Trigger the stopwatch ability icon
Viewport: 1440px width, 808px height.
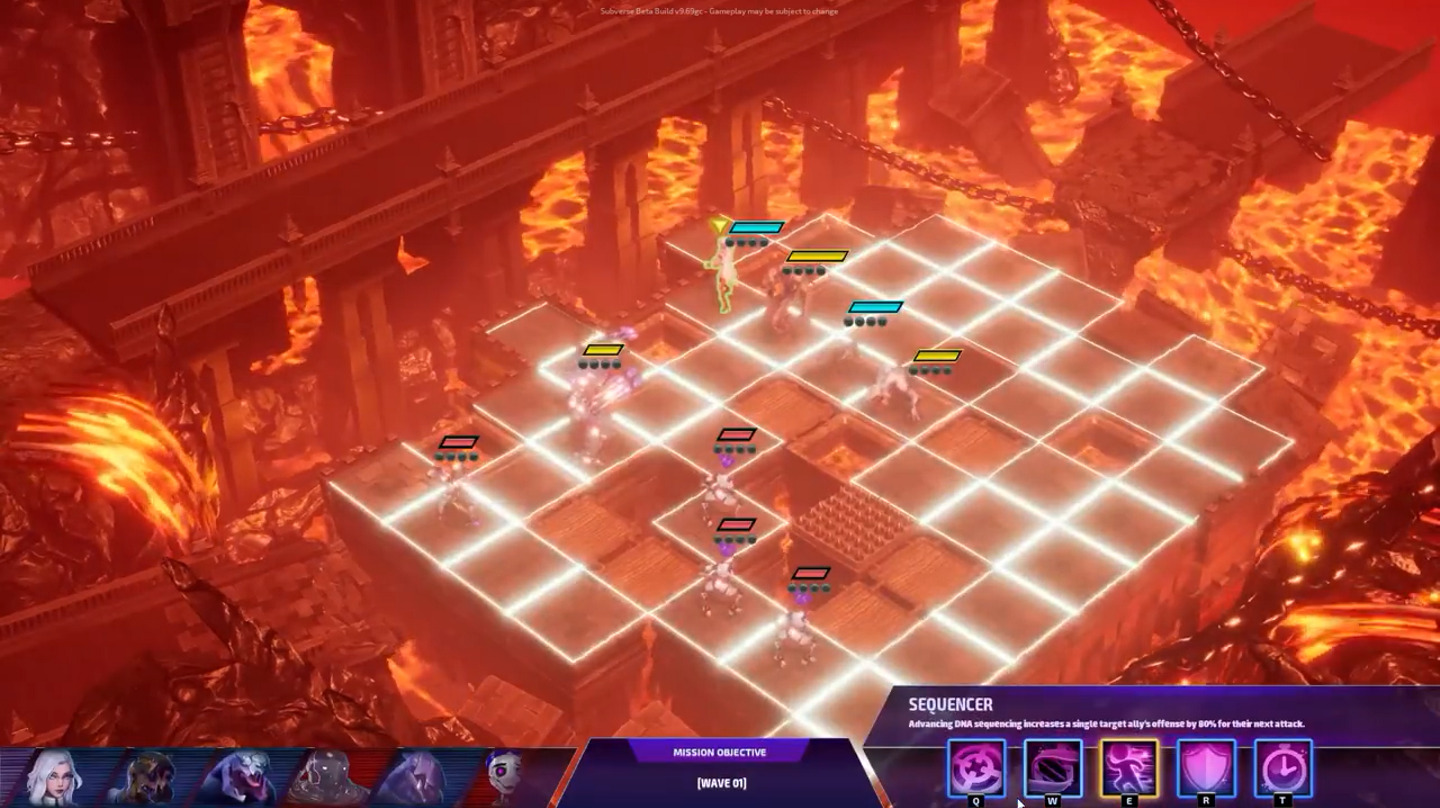click(x=1283, y=768)
